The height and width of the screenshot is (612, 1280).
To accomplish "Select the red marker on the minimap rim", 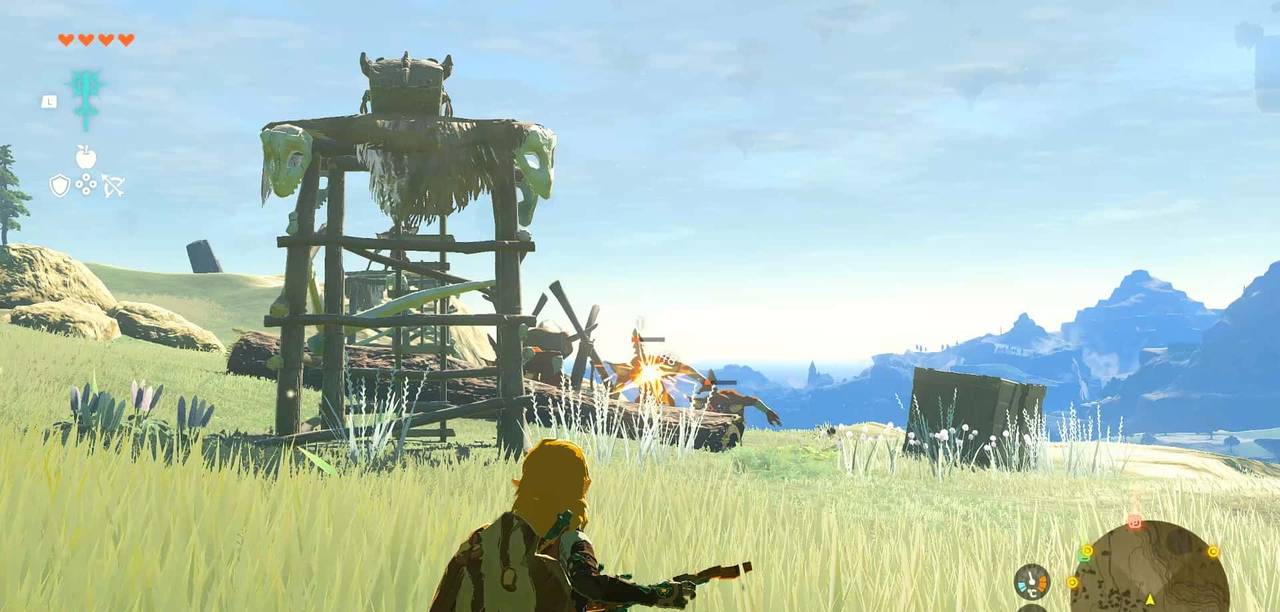I will (1134, 522).
